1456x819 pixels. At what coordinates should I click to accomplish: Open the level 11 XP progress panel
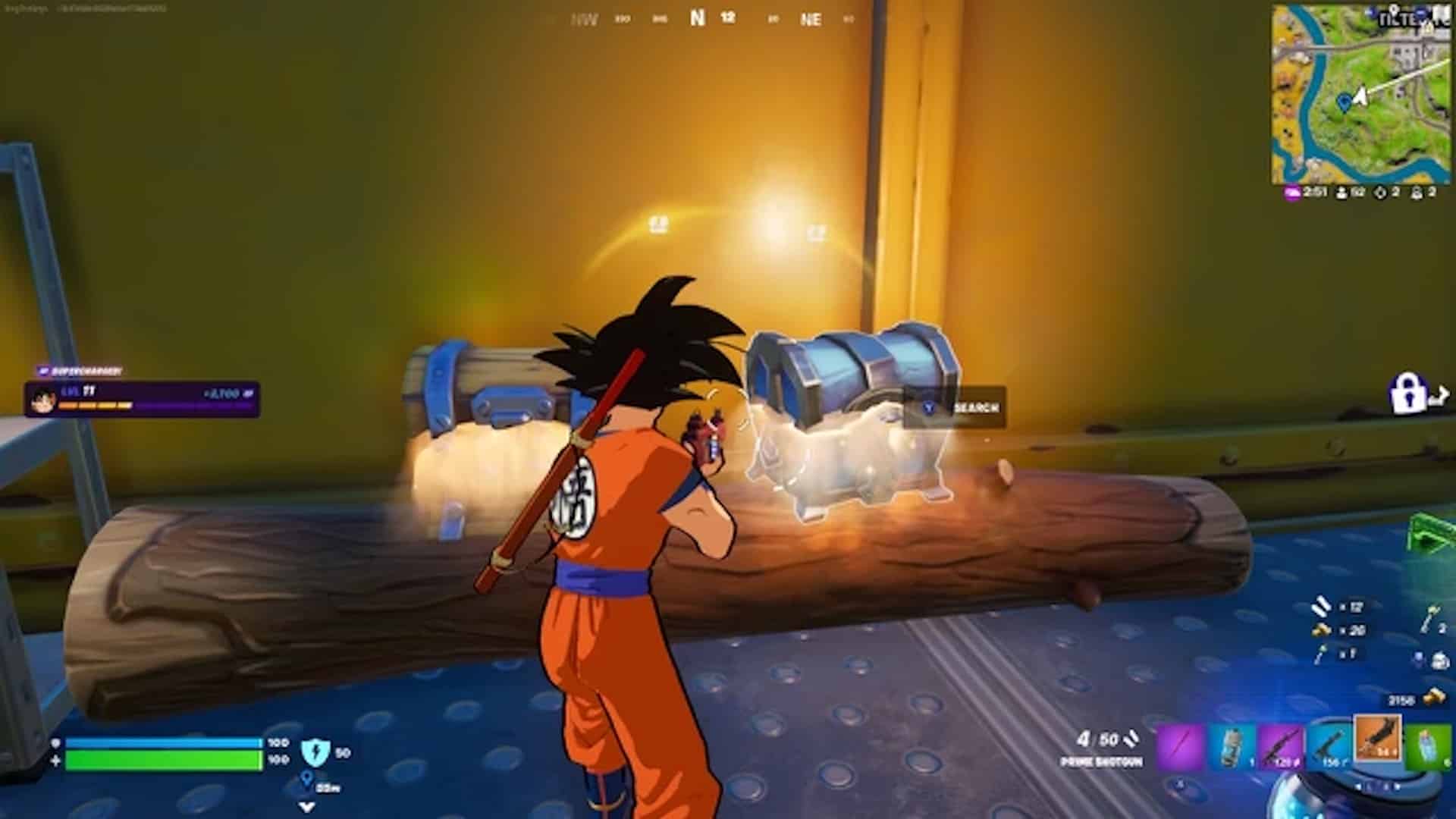(143, 399)
